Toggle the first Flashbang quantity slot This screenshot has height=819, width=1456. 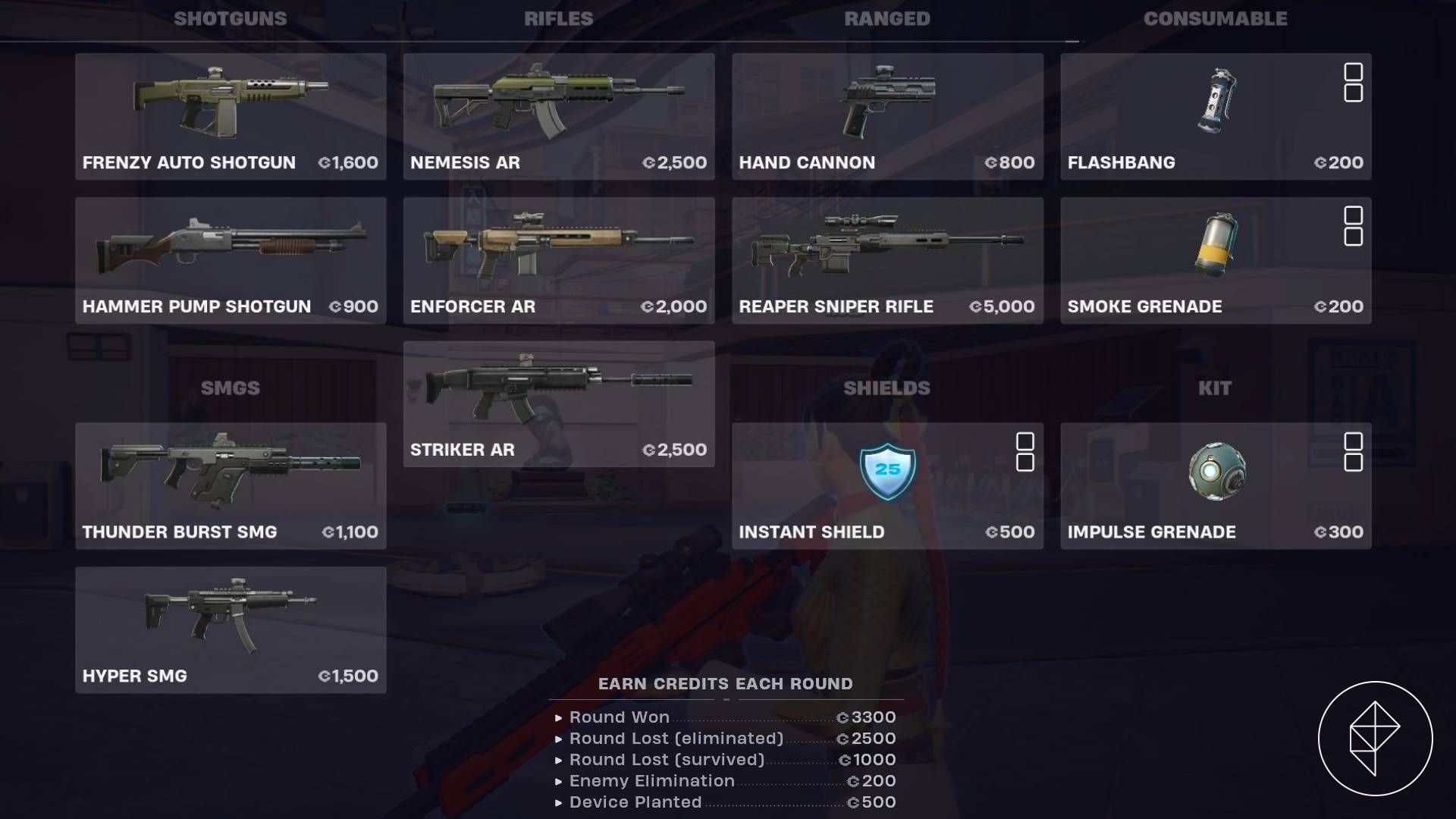[1353, 72]
